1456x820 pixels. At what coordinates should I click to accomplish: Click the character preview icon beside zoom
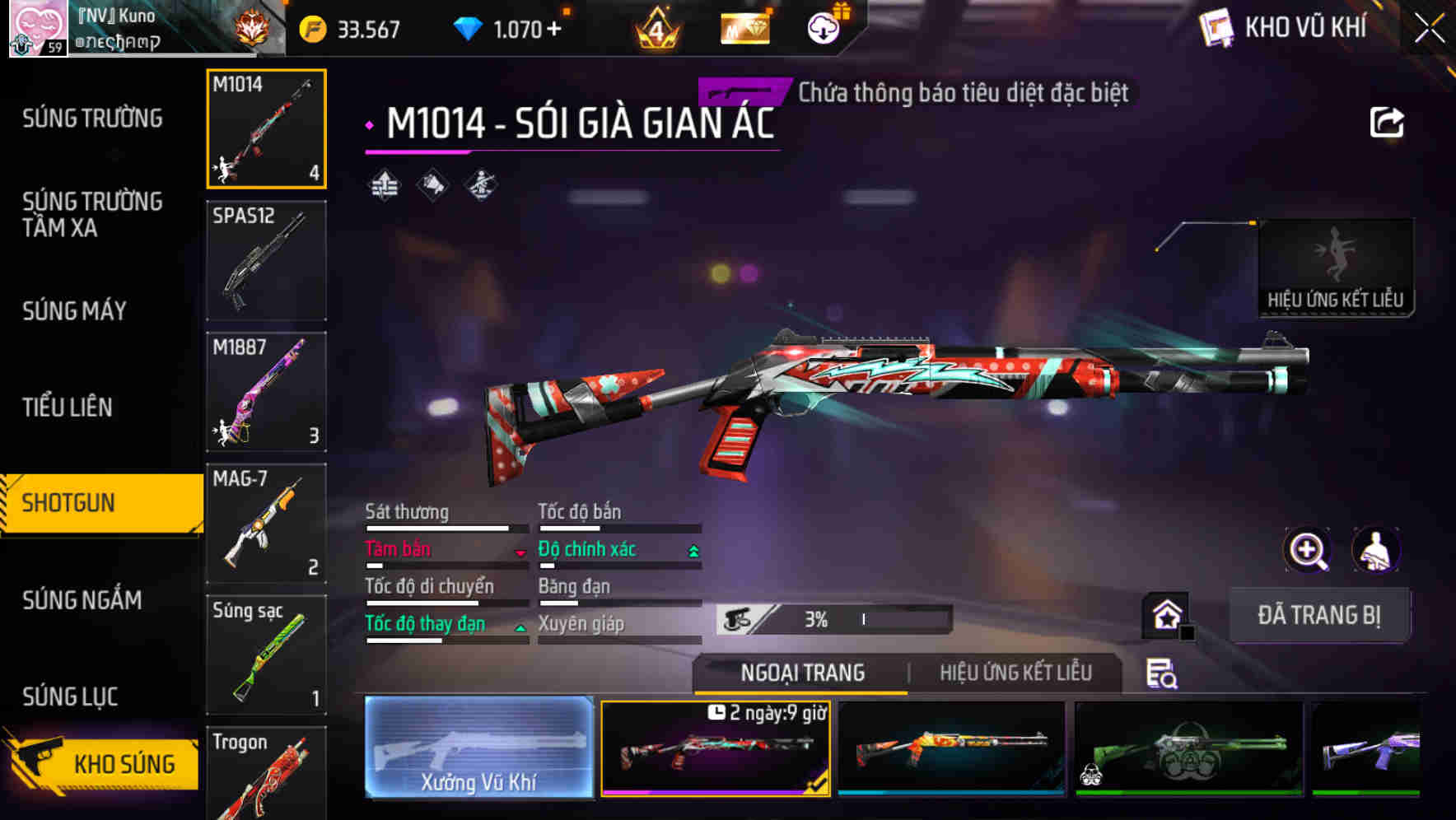[1377, 550]
